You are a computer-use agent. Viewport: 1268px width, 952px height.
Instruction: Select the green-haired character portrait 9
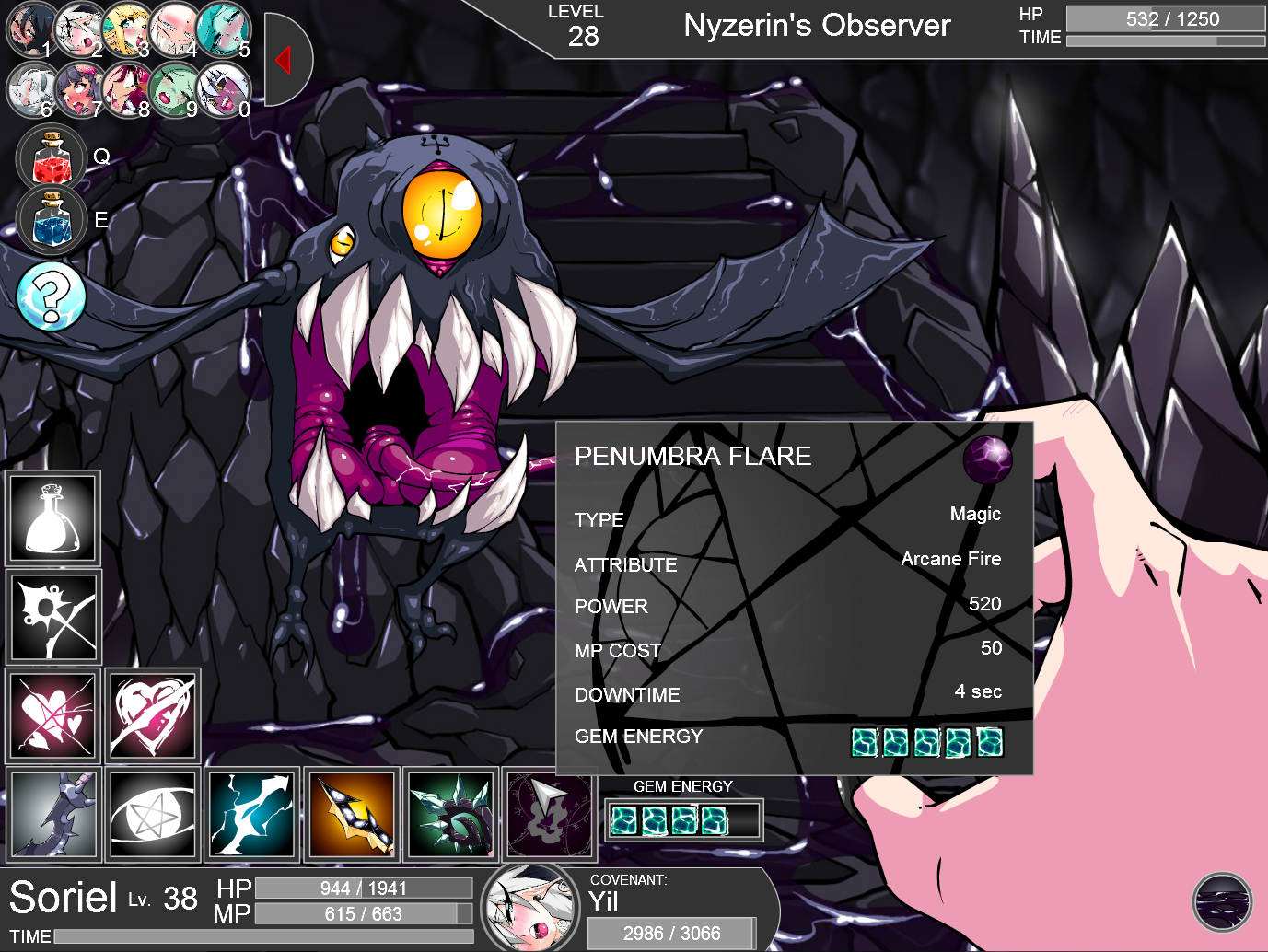tap(174, 89)
